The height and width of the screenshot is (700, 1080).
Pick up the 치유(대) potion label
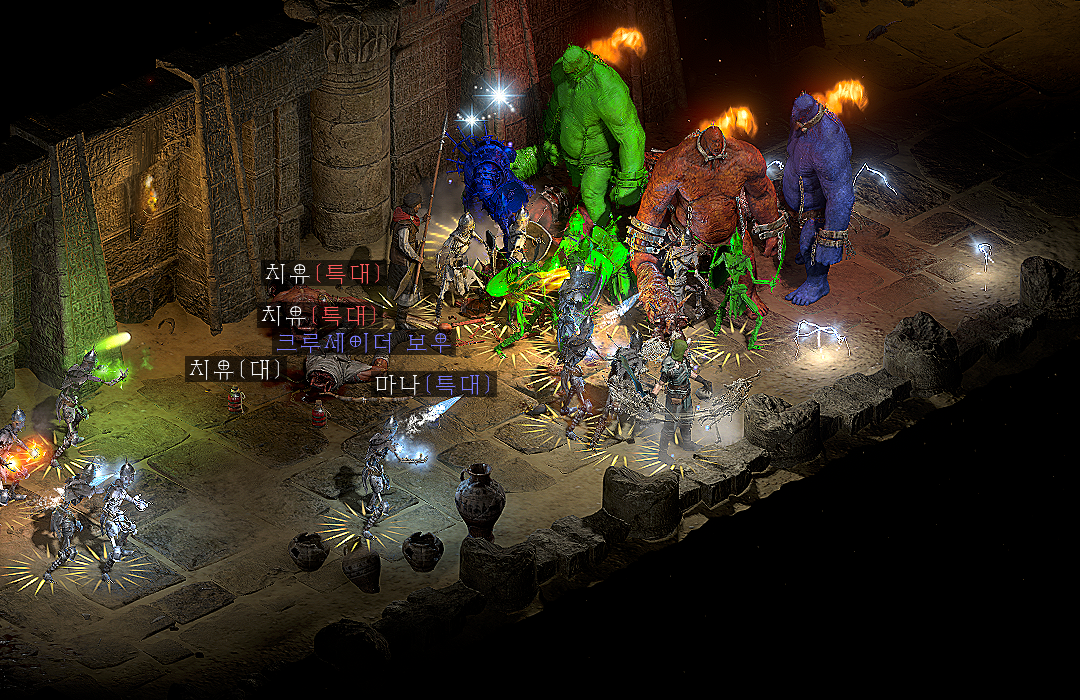[x=236, y=368]
